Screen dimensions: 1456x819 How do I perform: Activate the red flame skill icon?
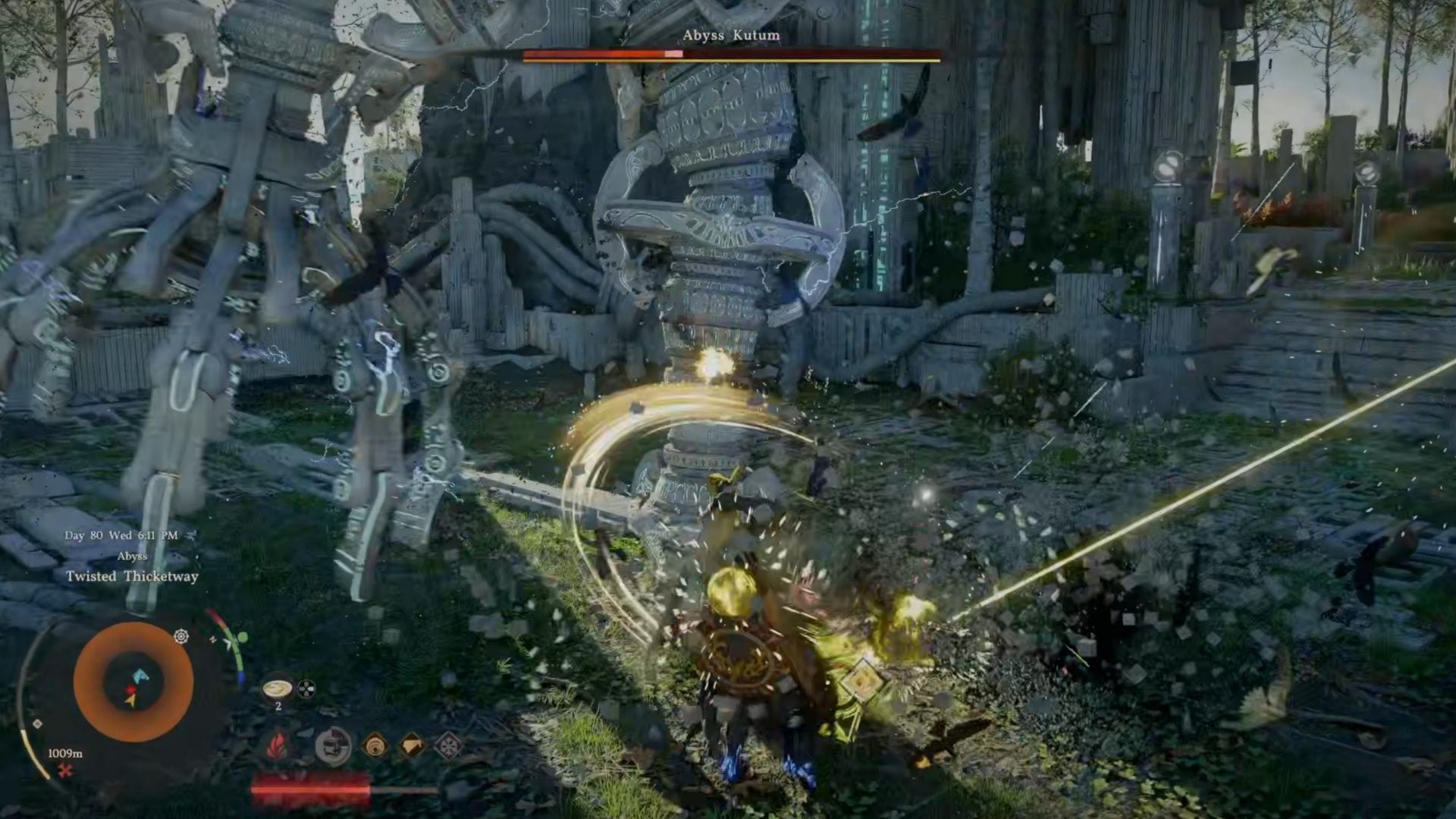point(276,745)
